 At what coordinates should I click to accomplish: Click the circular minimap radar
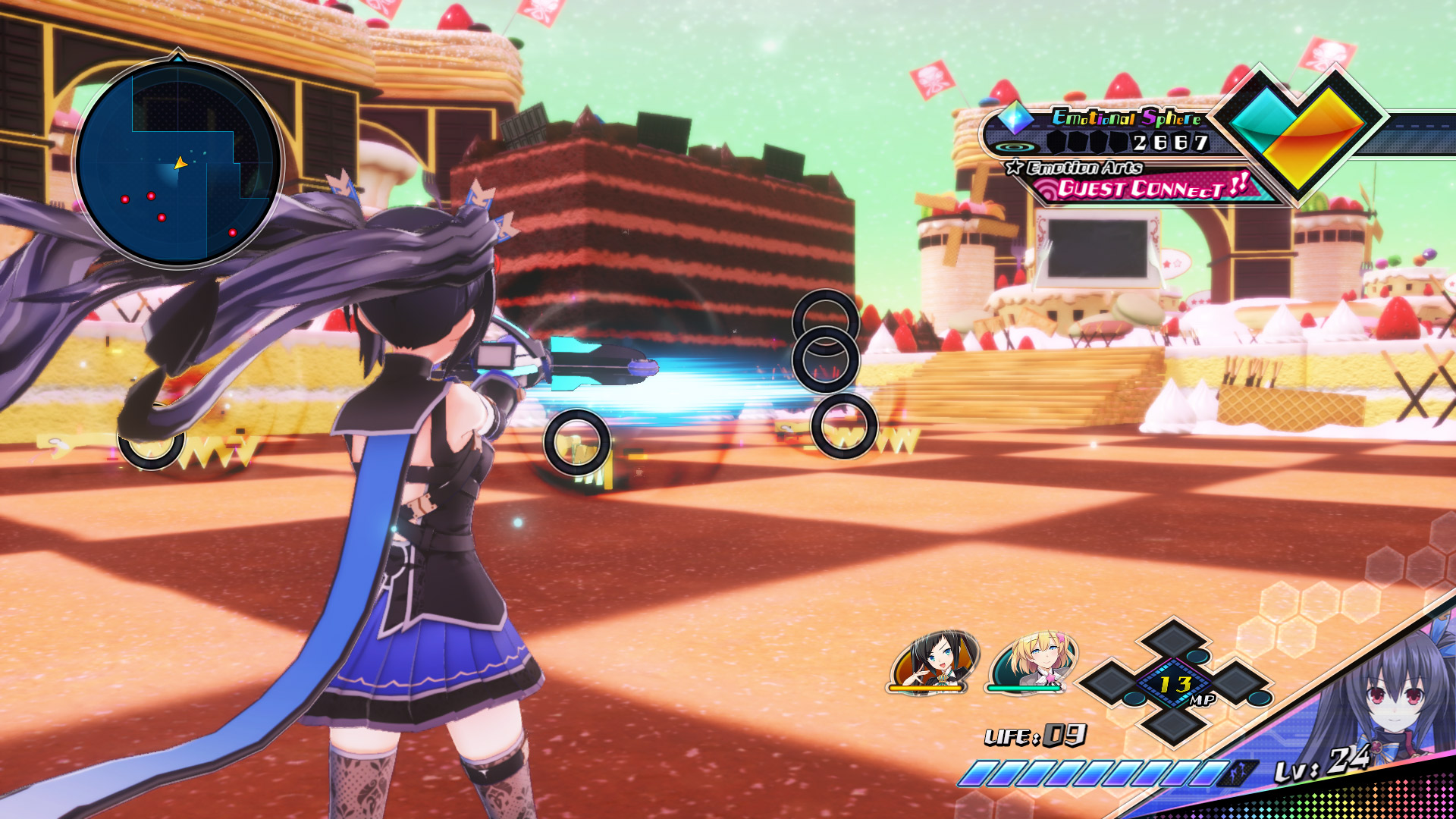click(179, 162)
